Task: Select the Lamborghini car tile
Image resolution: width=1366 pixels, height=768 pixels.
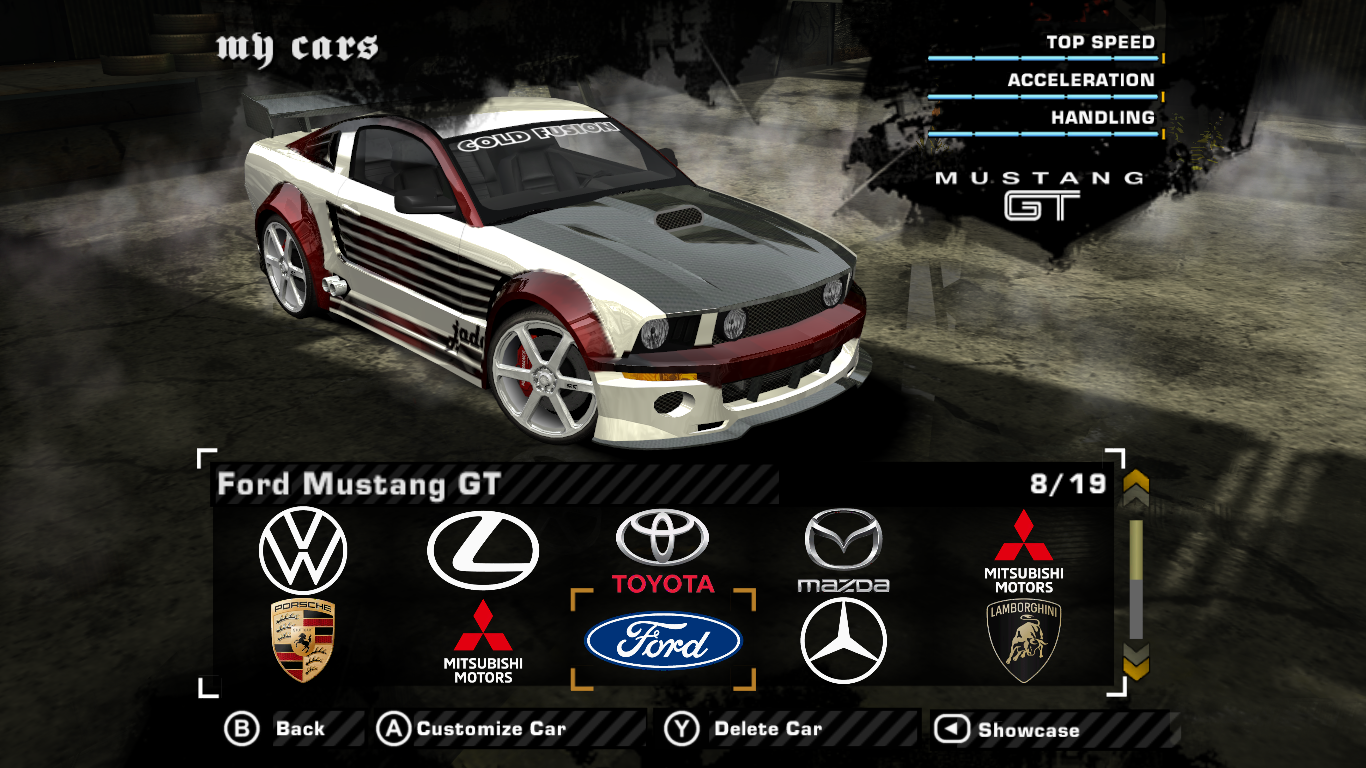Action: (1023, 641)
